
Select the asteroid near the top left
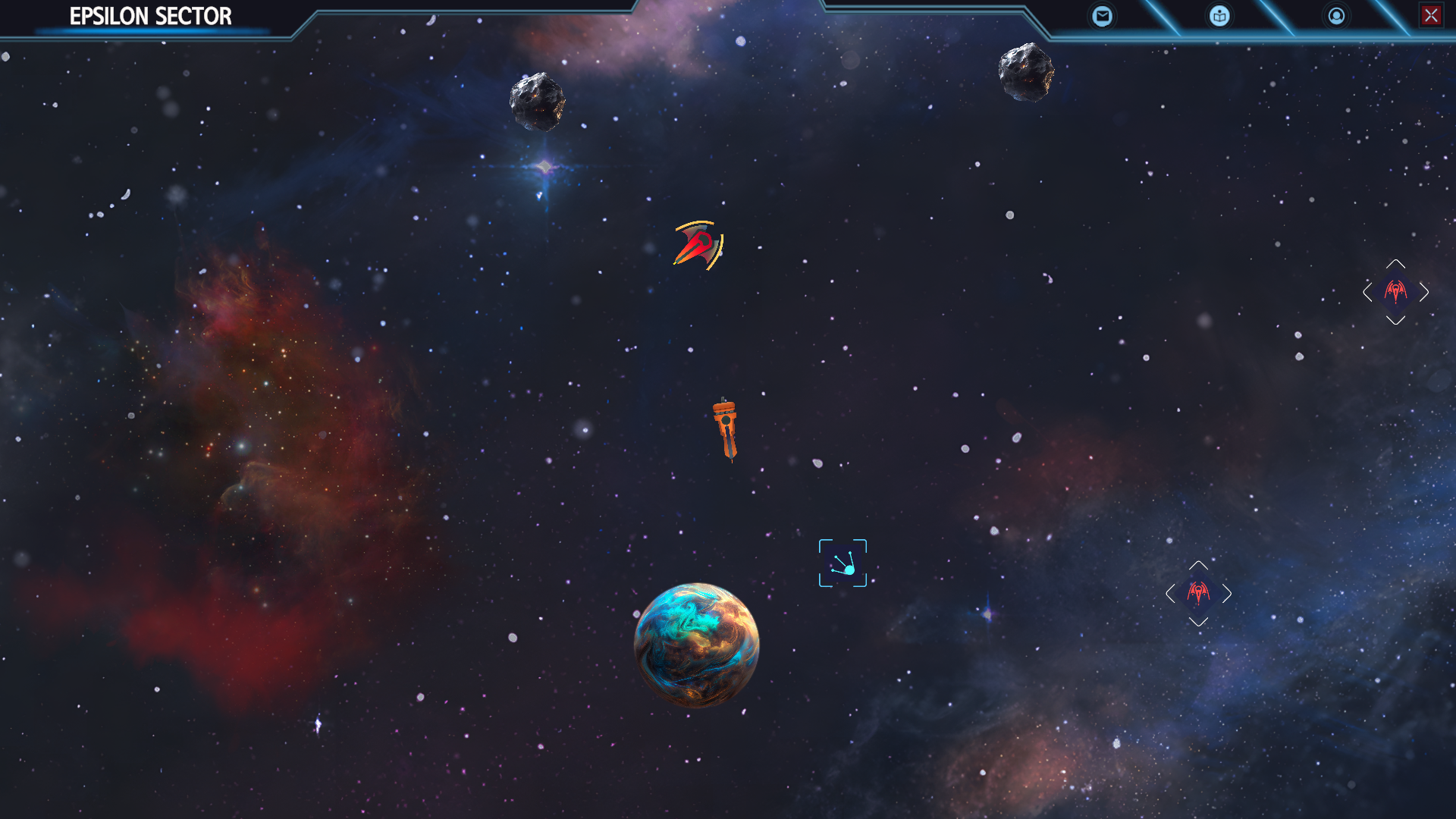pyautogui.click(x=536, y=100)
